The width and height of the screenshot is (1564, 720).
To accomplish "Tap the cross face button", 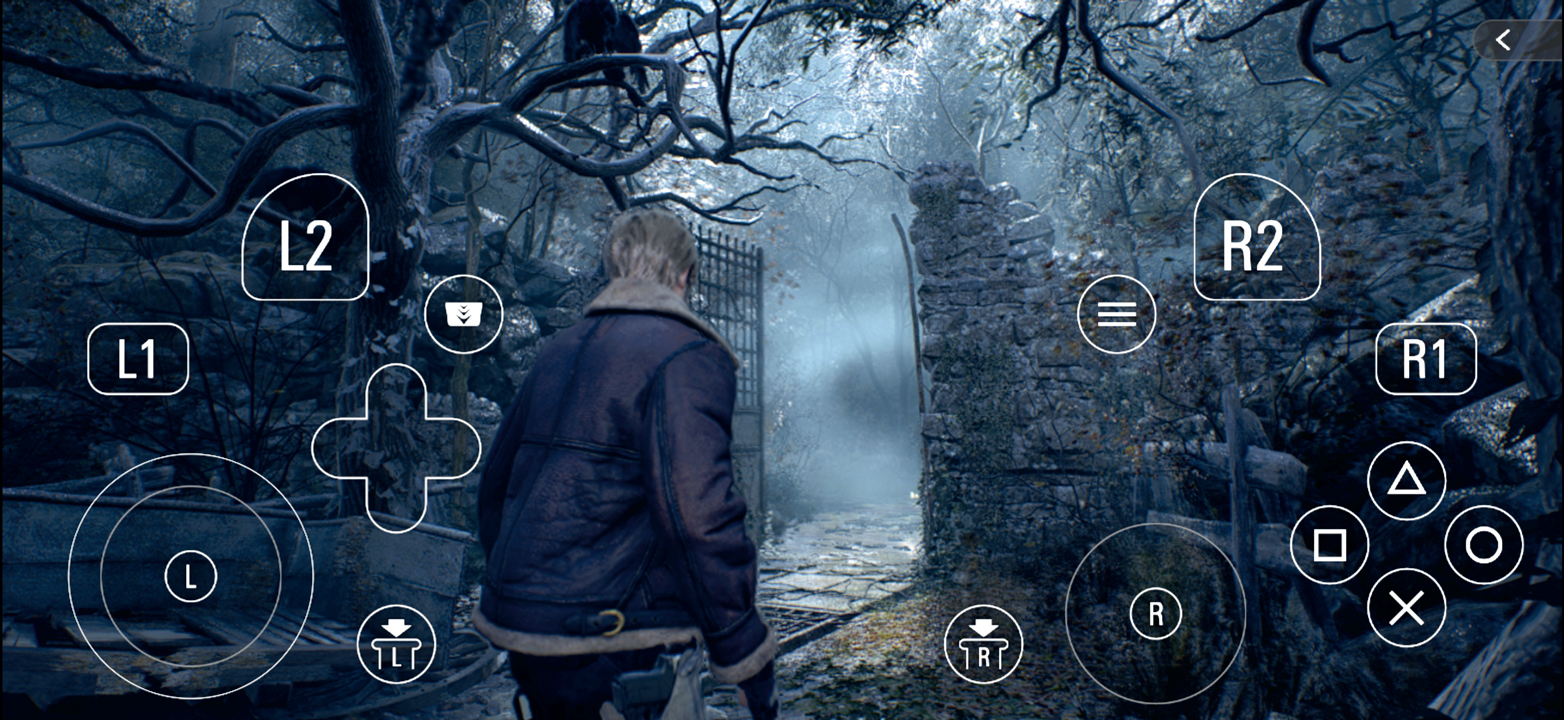I will pos(1406,608).
